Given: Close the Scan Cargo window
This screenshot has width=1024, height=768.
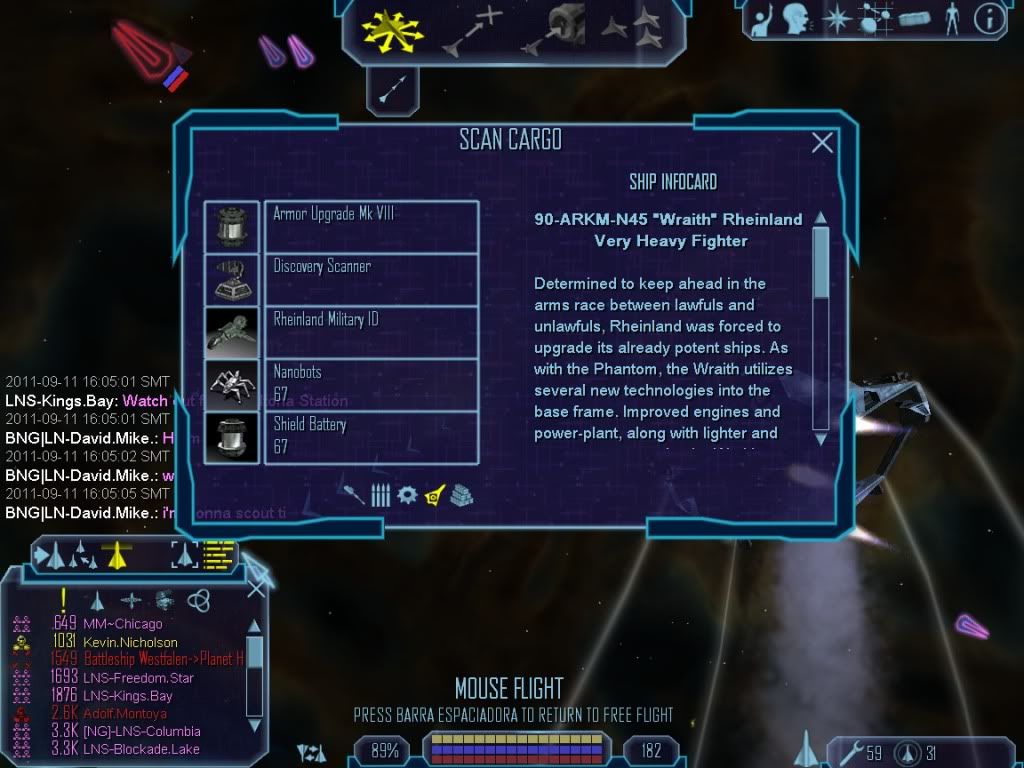Looking at the screenshot, I should pos(822,143).
